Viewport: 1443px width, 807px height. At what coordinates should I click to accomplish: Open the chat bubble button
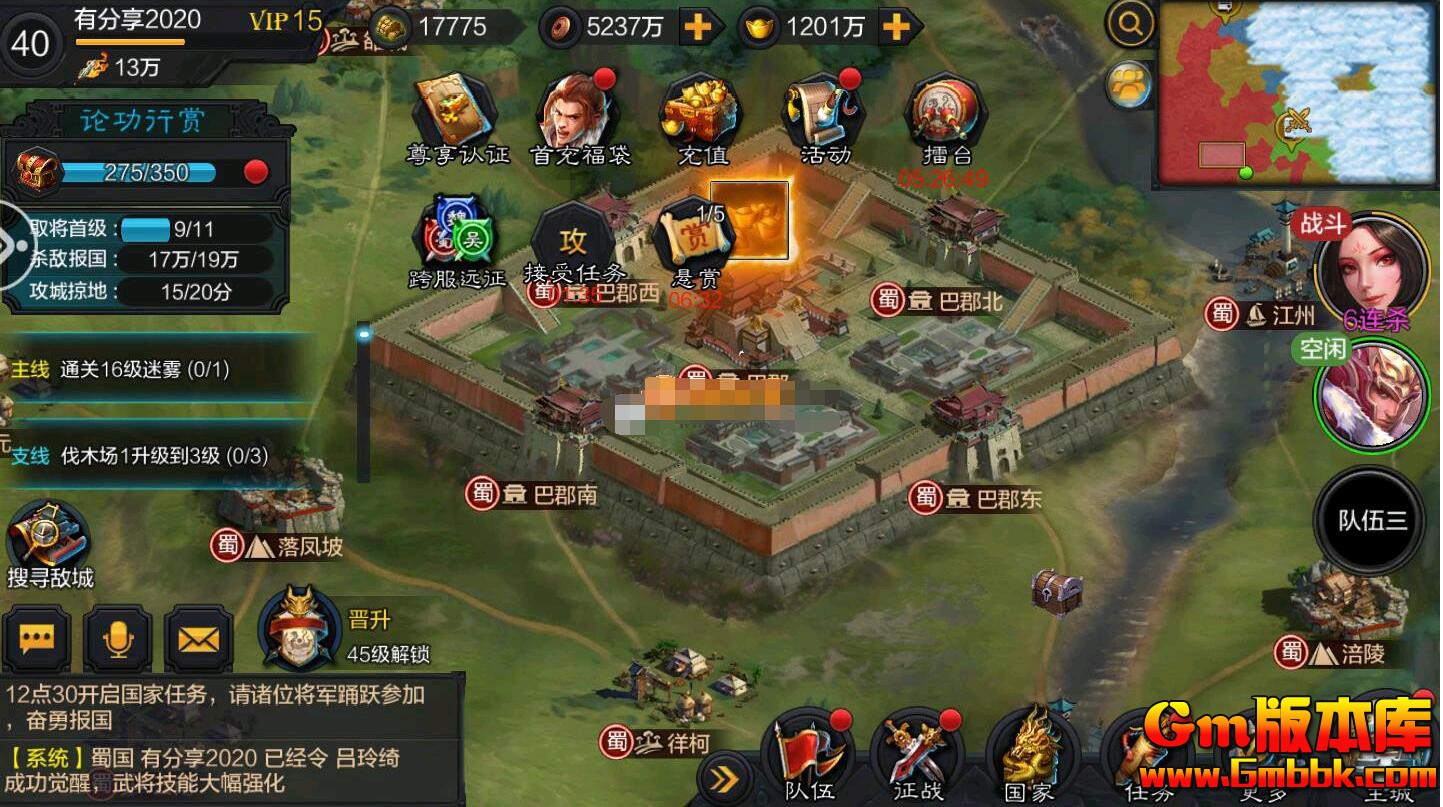(37, 638)
